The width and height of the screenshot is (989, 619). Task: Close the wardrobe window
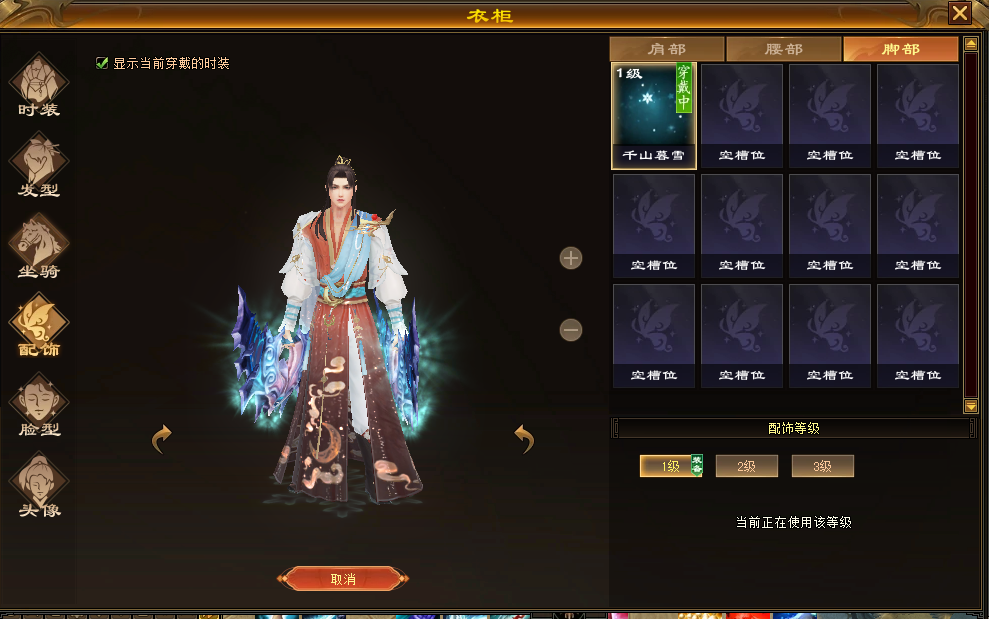click(960, 13)
